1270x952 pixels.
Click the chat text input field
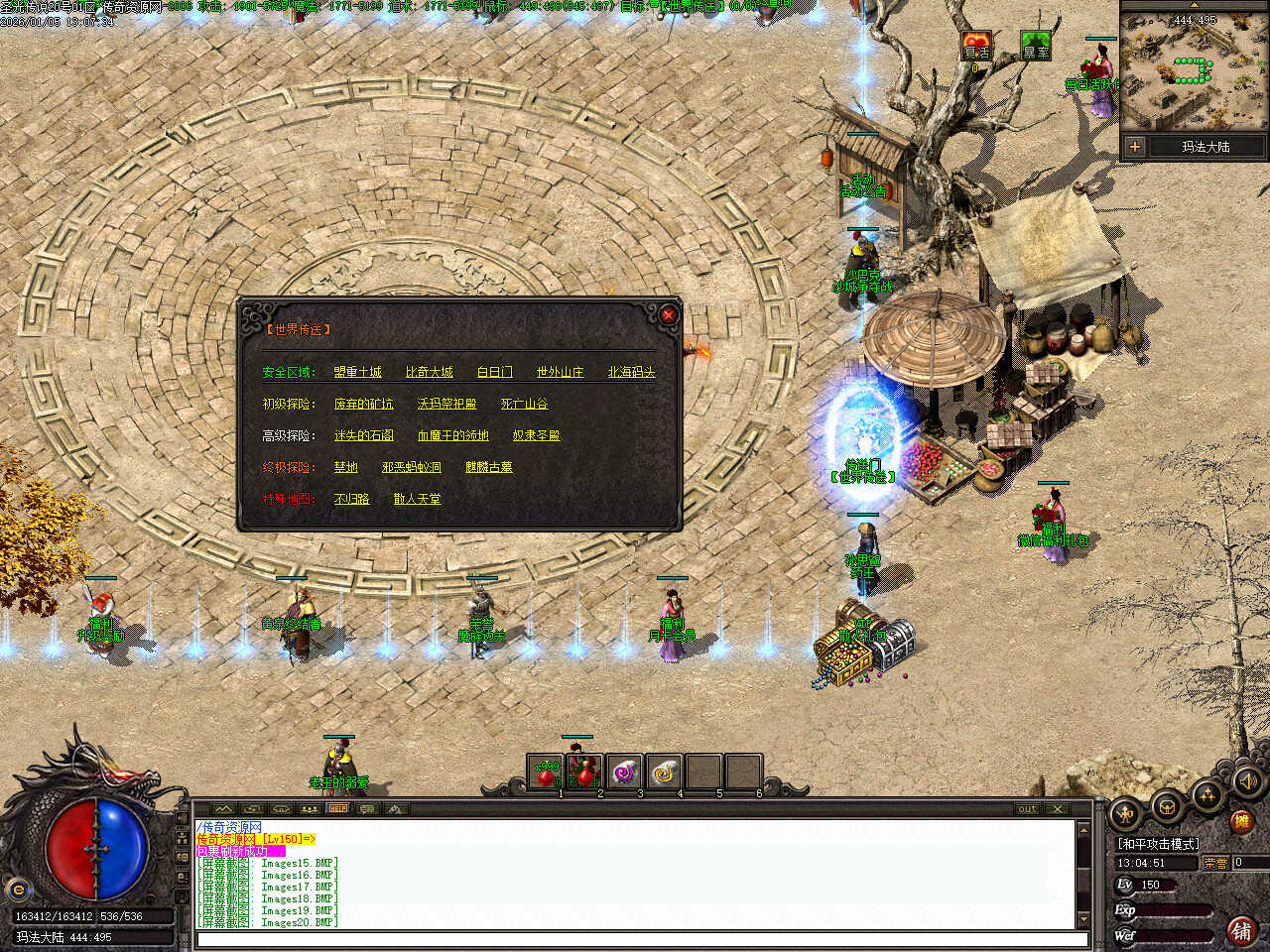635,938
